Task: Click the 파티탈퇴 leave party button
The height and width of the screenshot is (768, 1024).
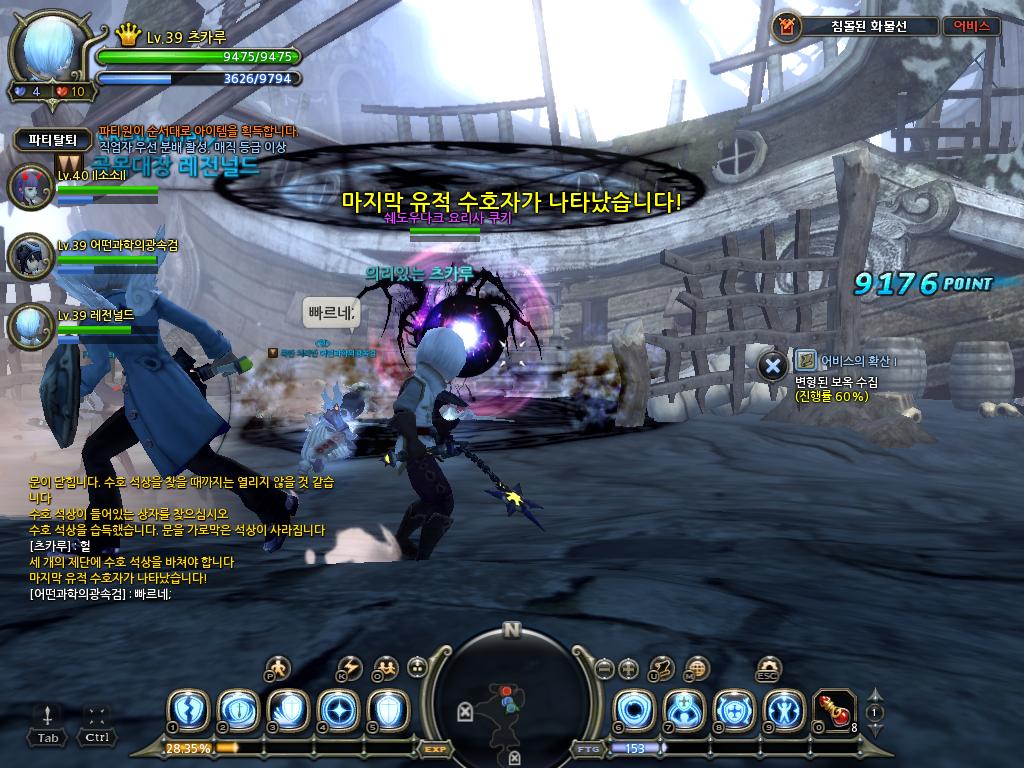Action: pos(52,141)
